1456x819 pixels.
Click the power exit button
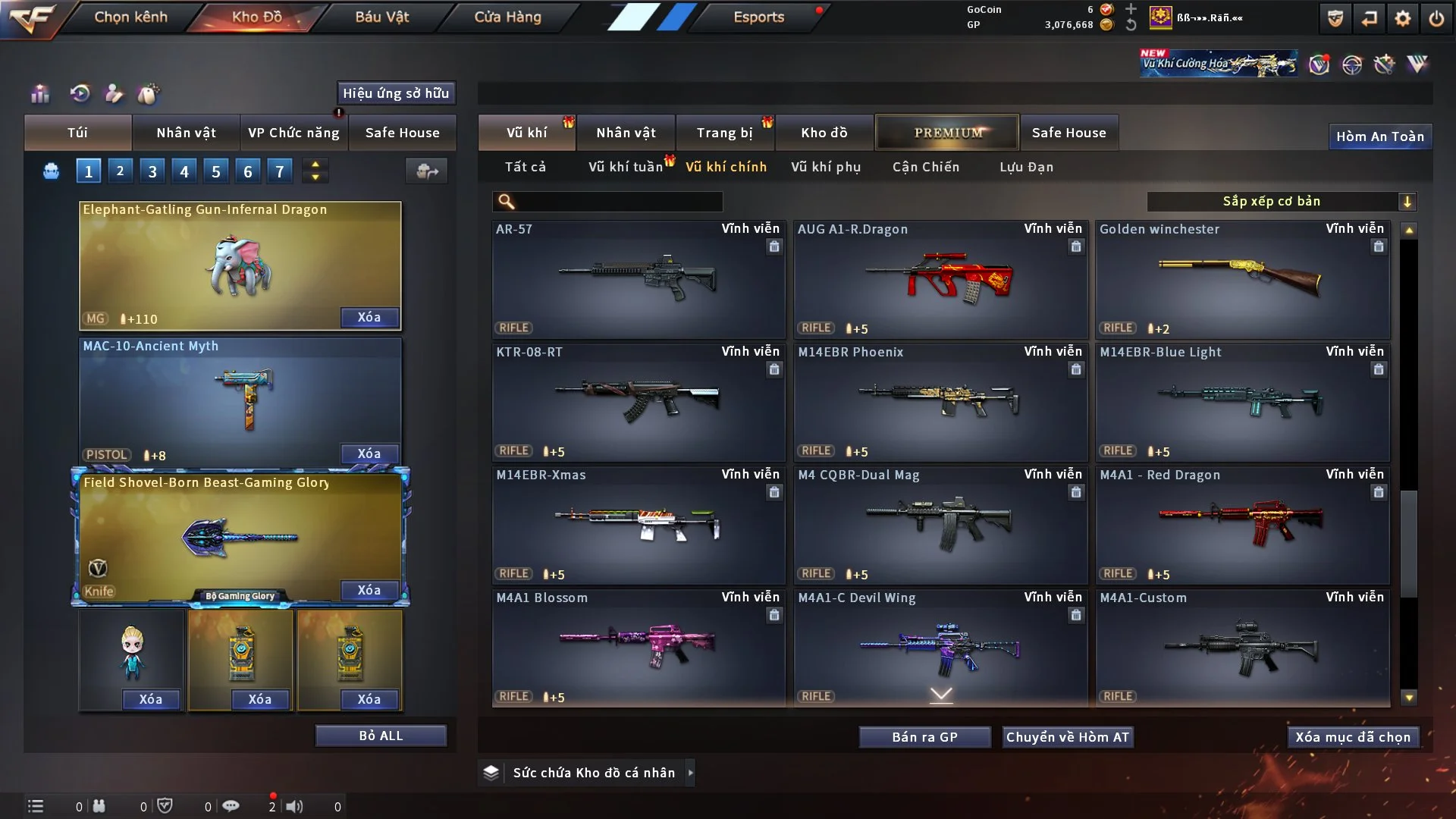coord(1436,18)
